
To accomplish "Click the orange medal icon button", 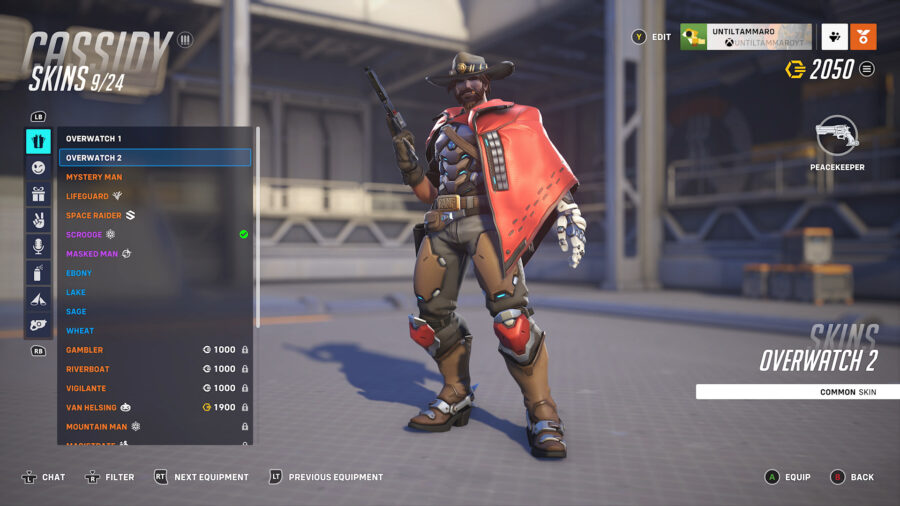I will click(x=863, y=37).
